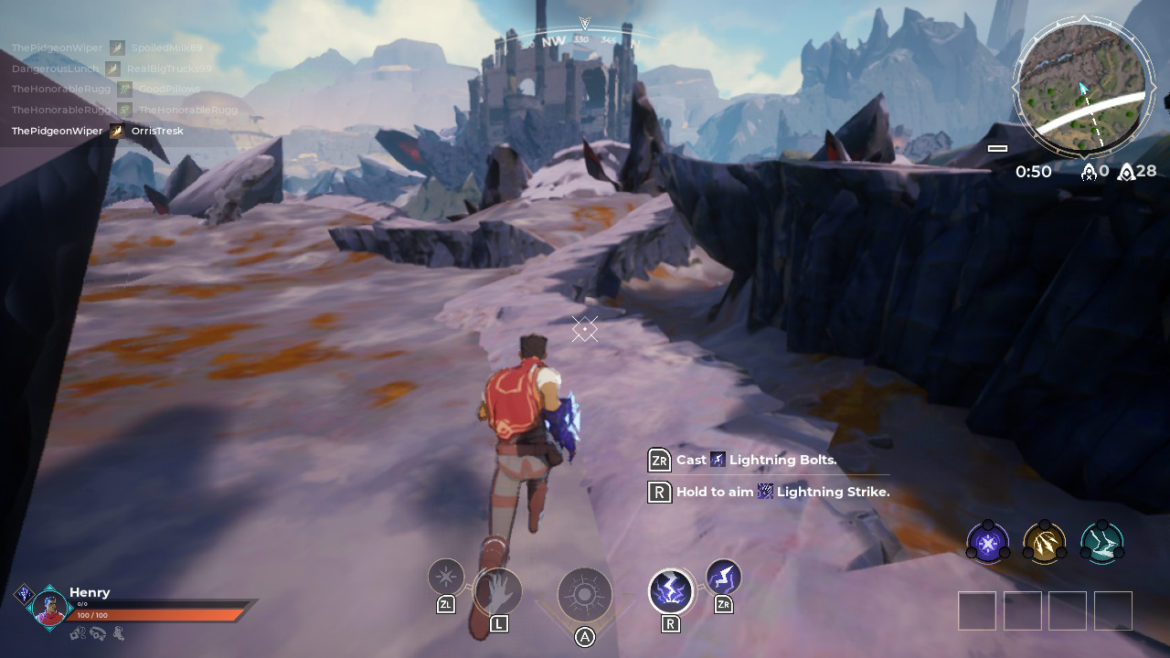Viewport: 1170px width, 658px height.
Task: Select the amulet equipment icon under health bar
Action: 77,632
